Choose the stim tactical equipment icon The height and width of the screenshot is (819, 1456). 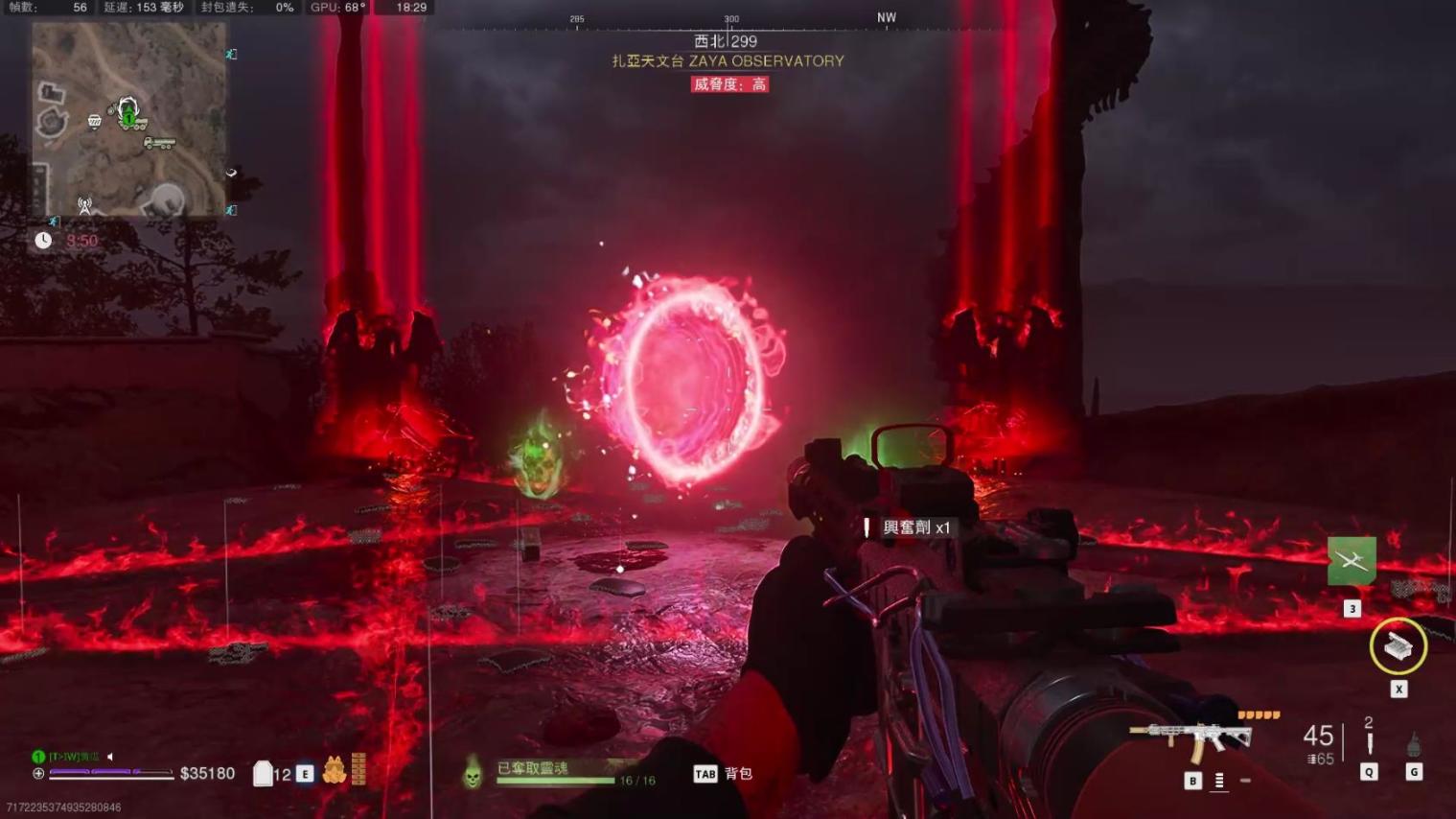[1369, 744]
